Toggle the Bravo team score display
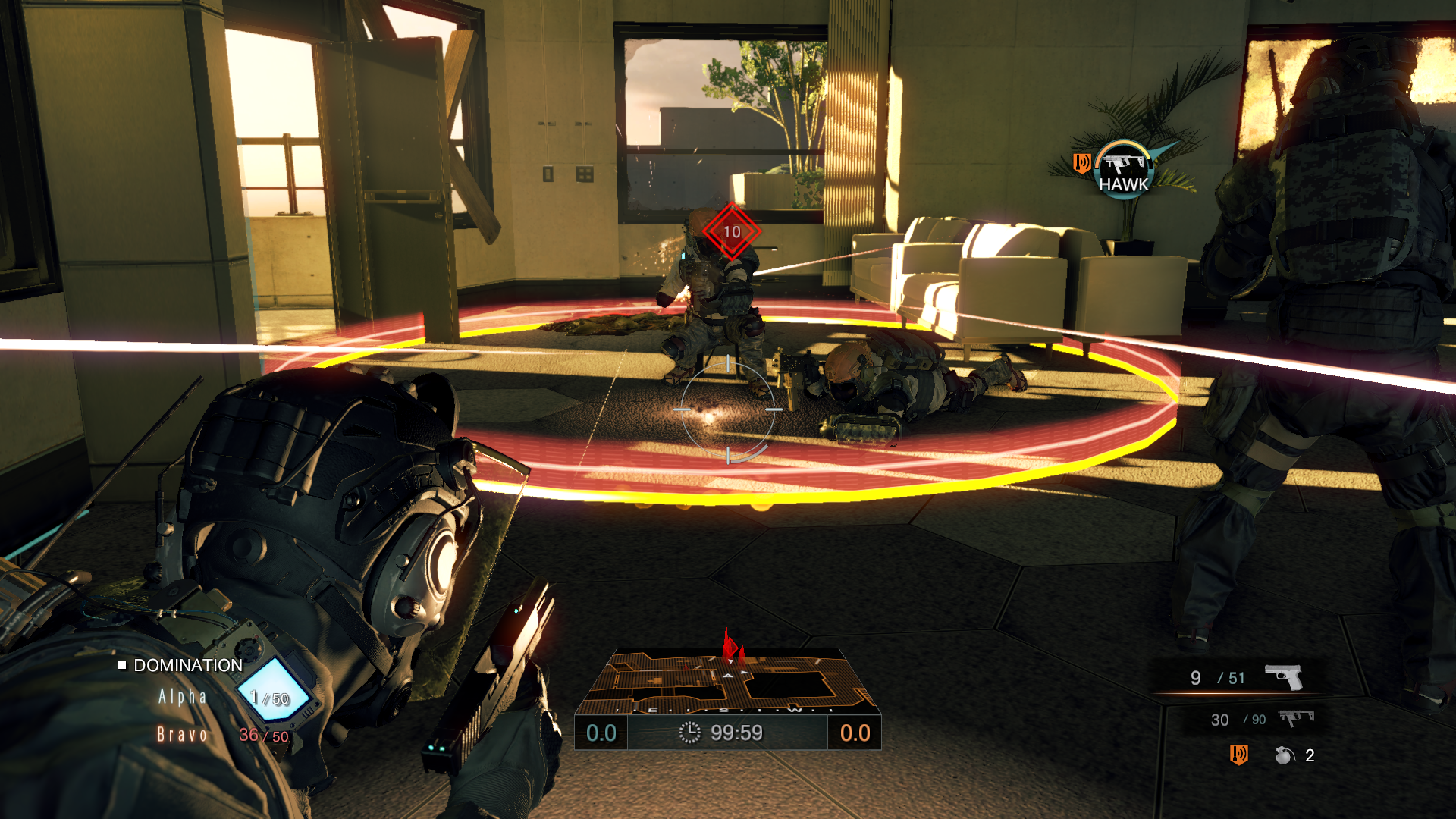1456x819 pixels. (182, 734)
